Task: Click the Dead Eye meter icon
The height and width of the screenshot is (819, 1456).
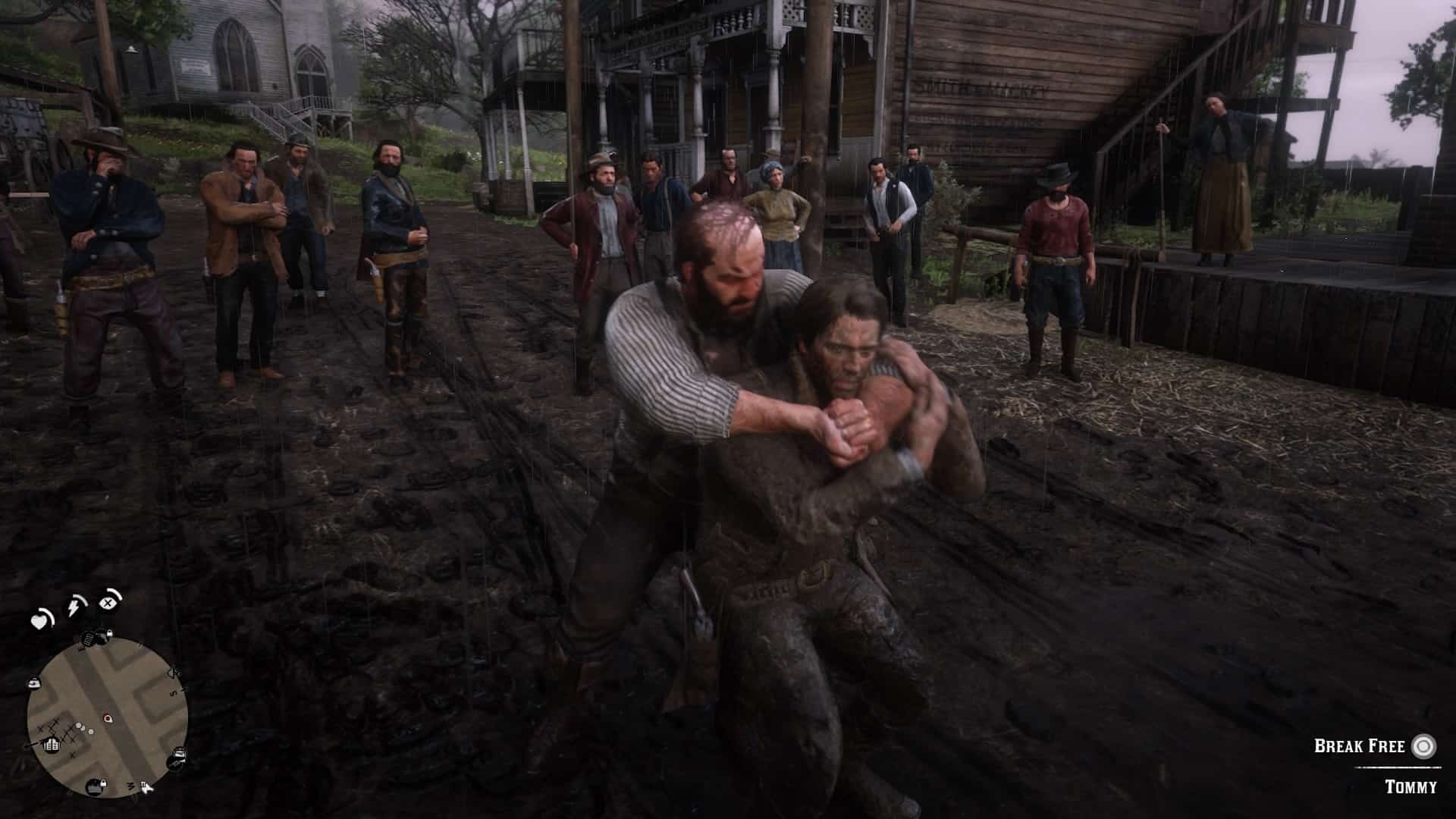Action: click(x=108, y=603)
